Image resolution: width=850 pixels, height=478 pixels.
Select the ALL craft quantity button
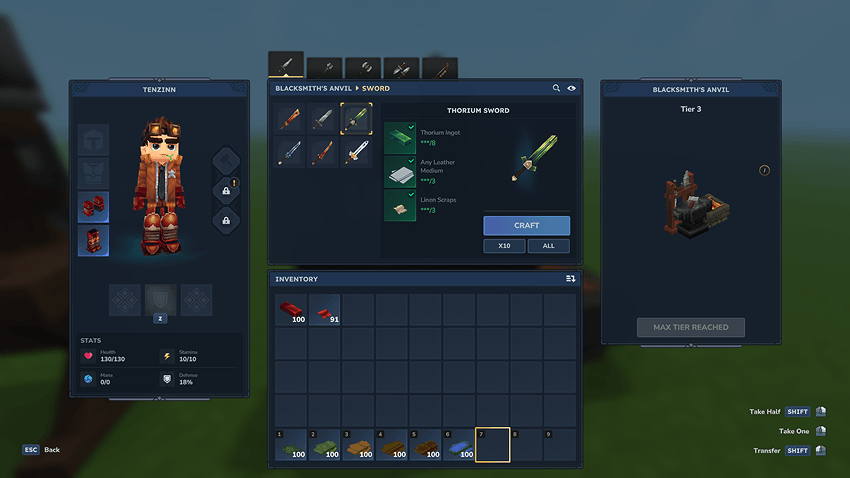tap(549, 245)
